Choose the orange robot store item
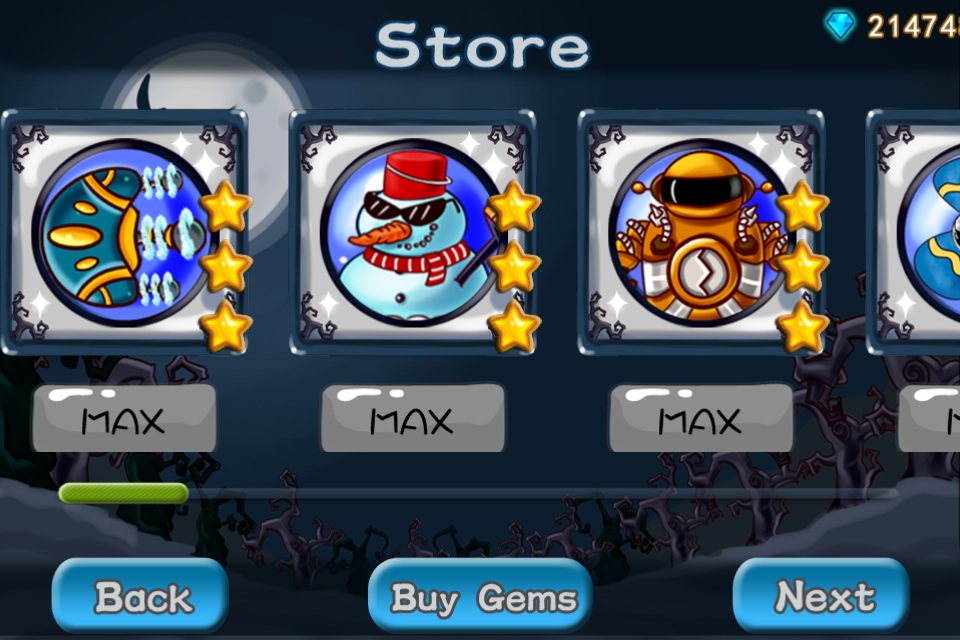This screenshot has height=640, width=960. pos(700,232)
